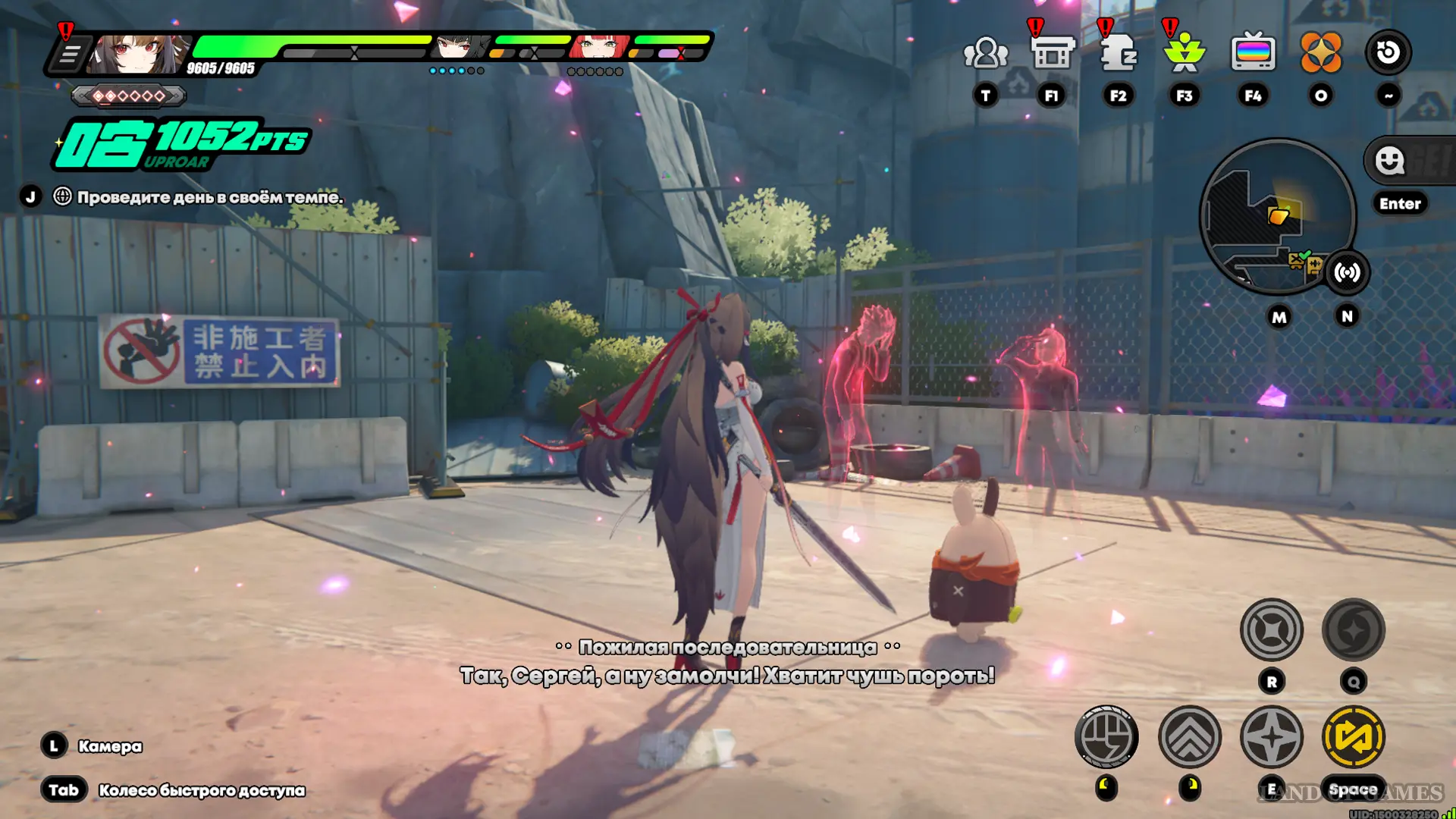Open the rainbow TV icon
1456x819 pixels.
click(x=1253, y=53)
